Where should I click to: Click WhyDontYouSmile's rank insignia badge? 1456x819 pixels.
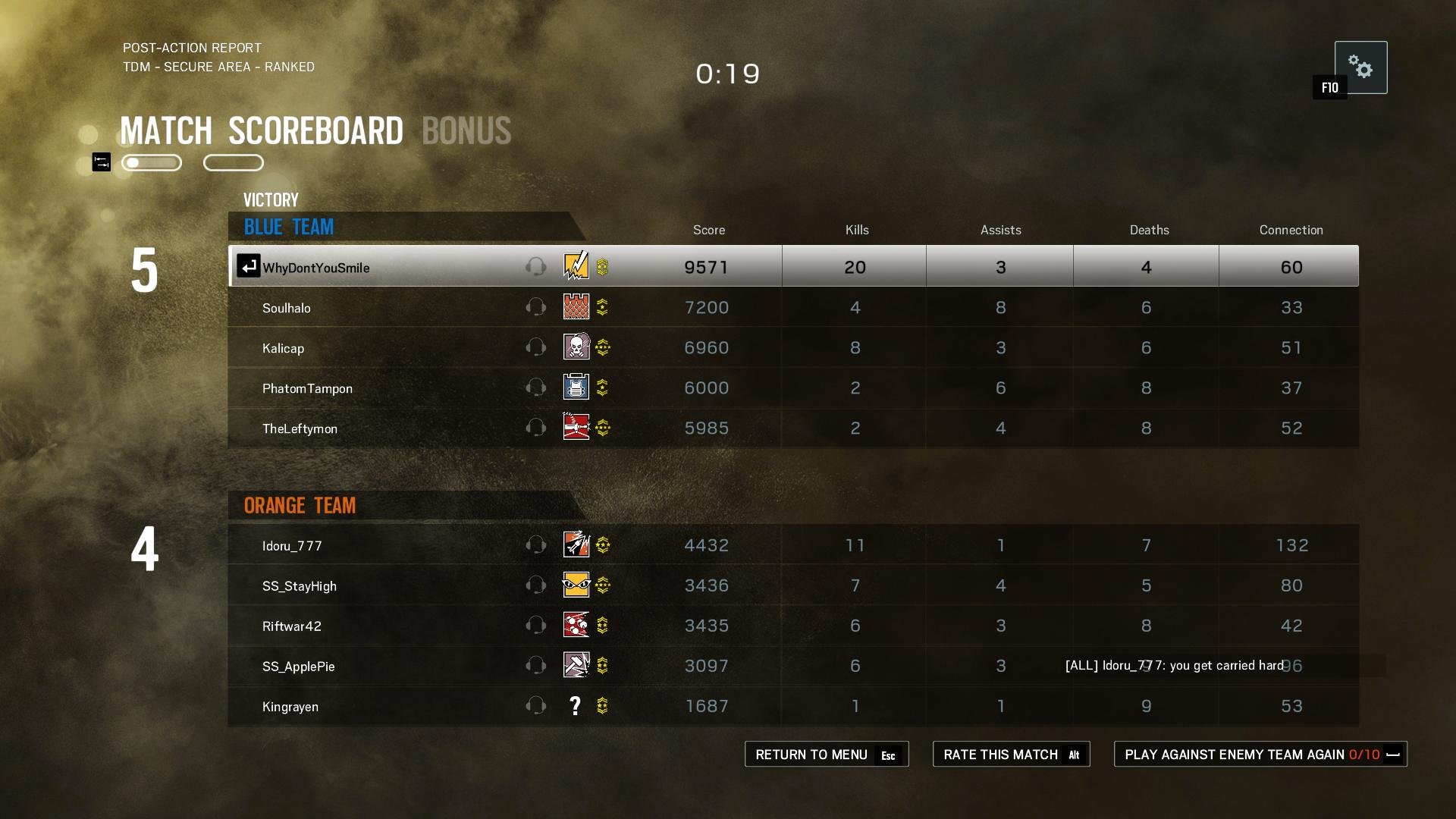pos(603,266)
